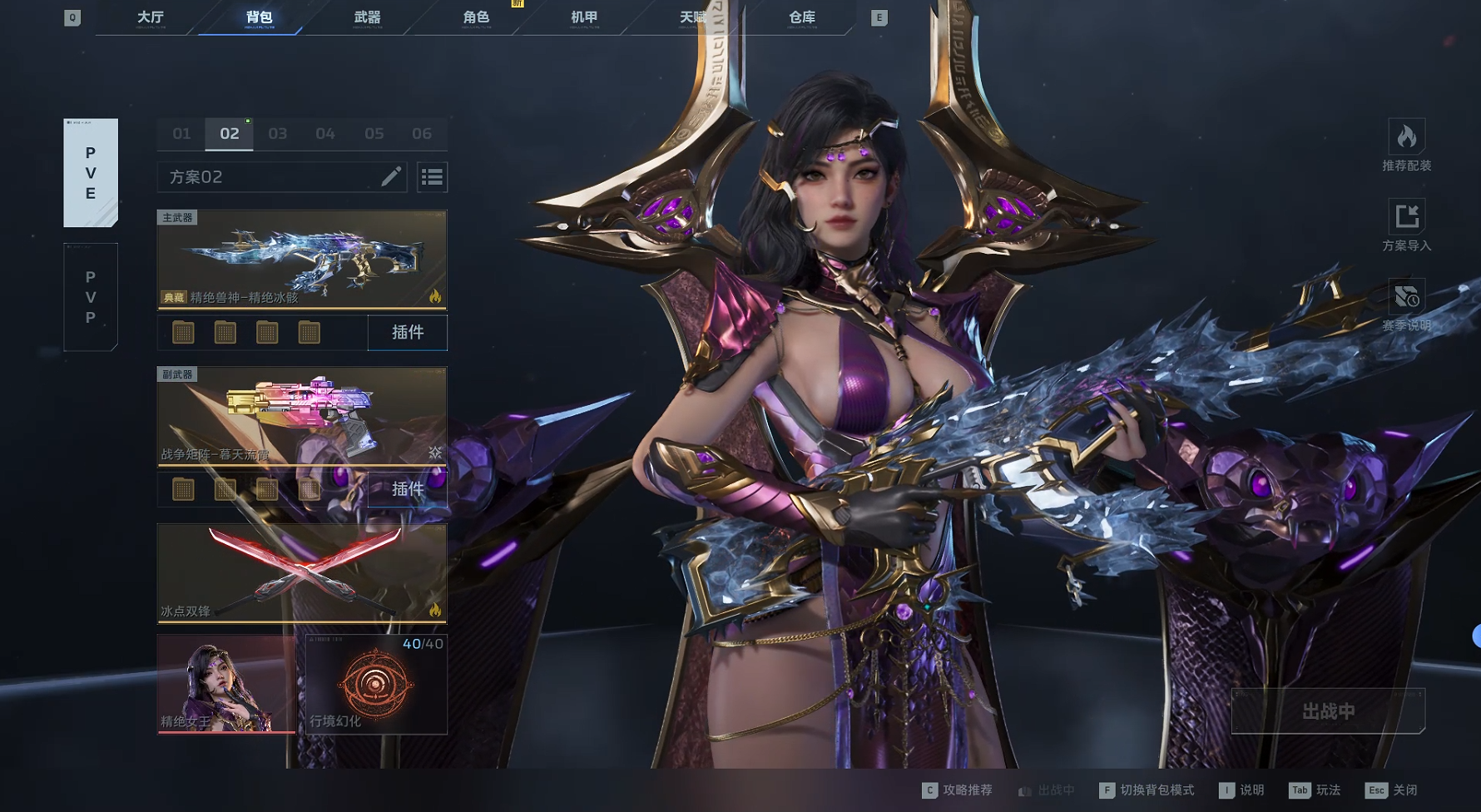Screen dimensions: 1481x812
Task: Open the loadout list view icon
Action: [432, 176]
